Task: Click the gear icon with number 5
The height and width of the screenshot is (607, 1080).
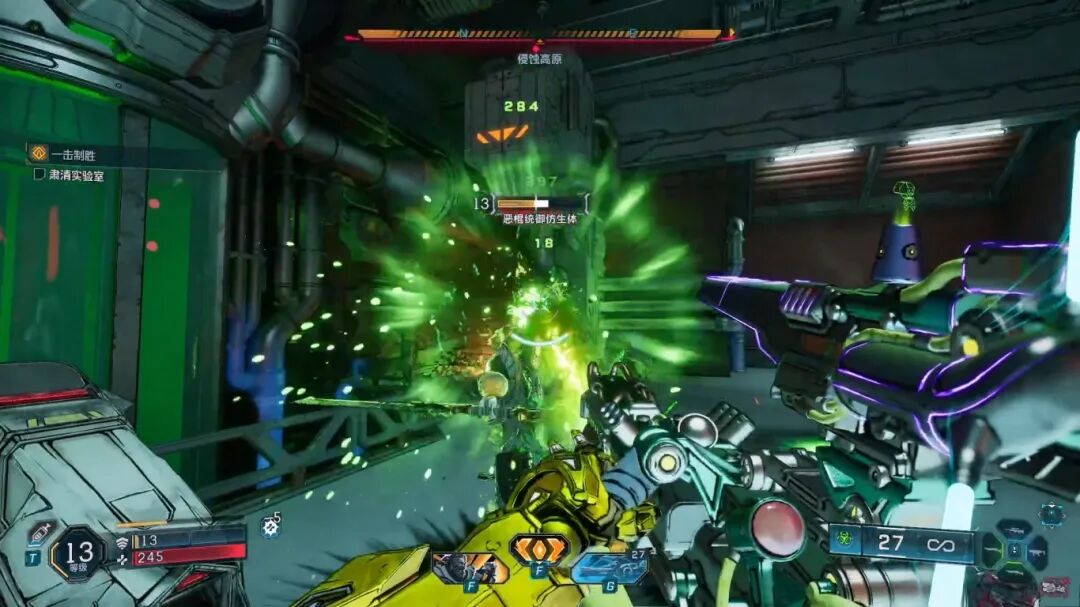Action: coord(269,527)
